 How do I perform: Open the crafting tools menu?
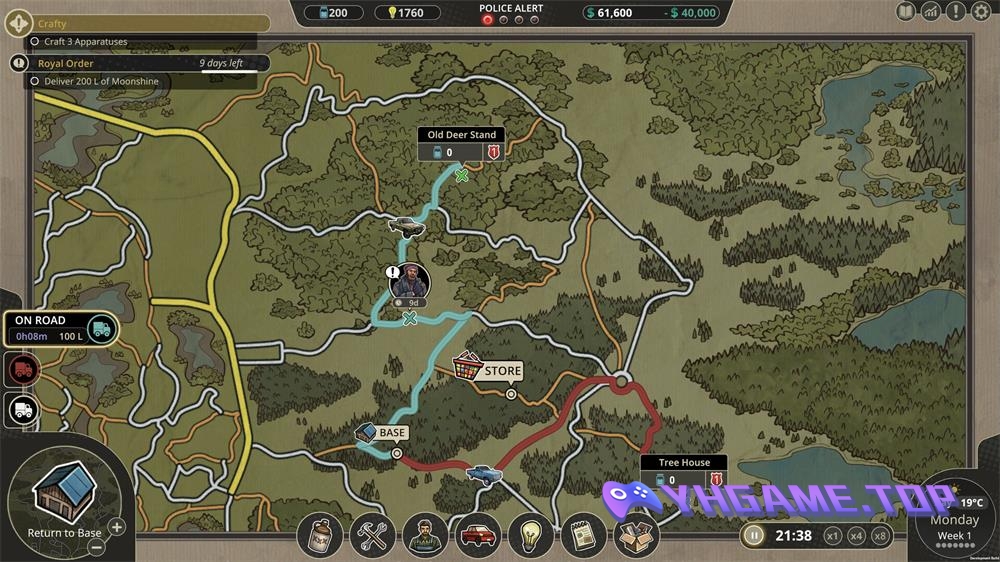[x=374, y=537]
